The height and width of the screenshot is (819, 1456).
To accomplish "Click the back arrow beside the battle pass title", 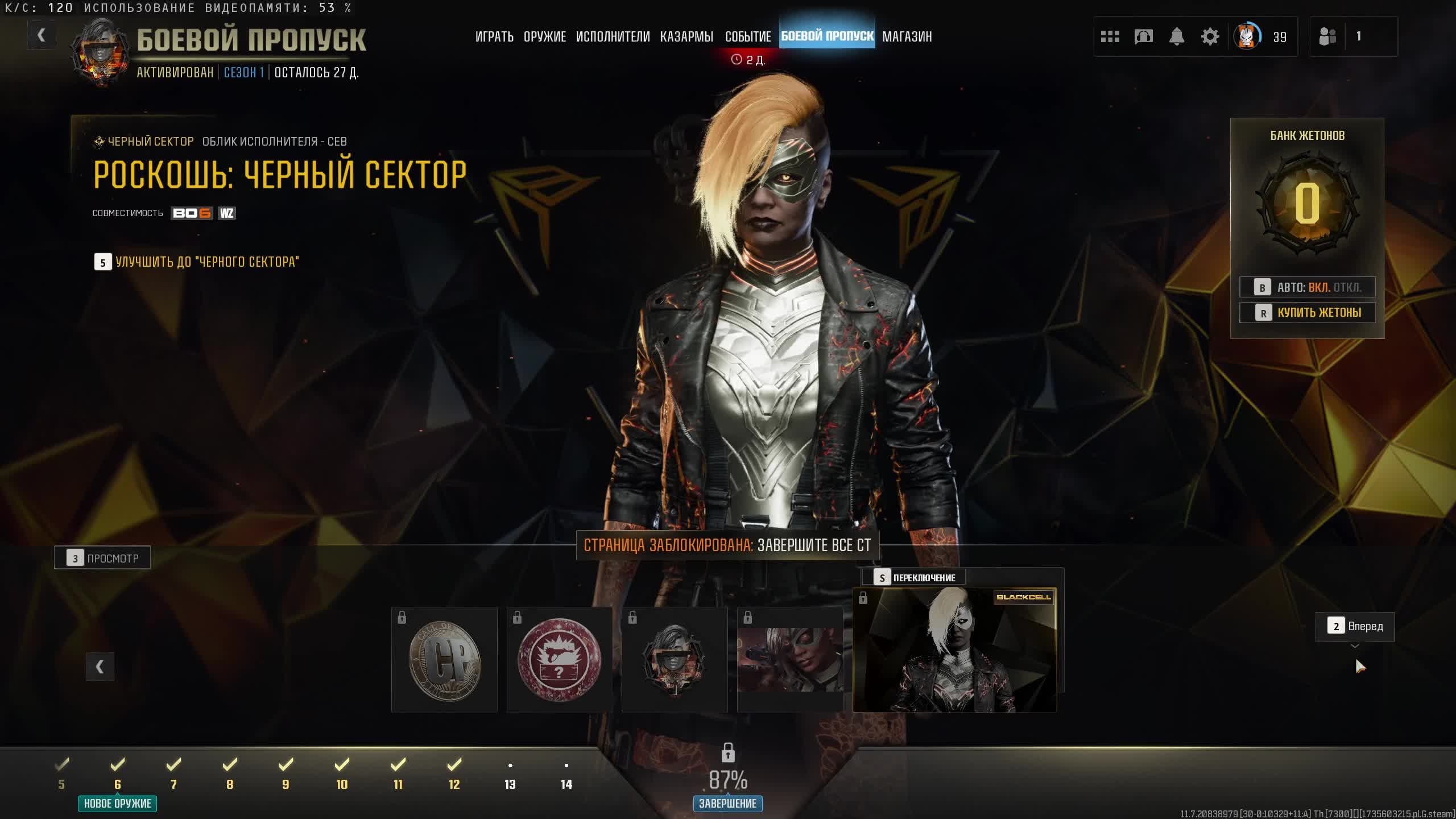I will coord(41,36).
